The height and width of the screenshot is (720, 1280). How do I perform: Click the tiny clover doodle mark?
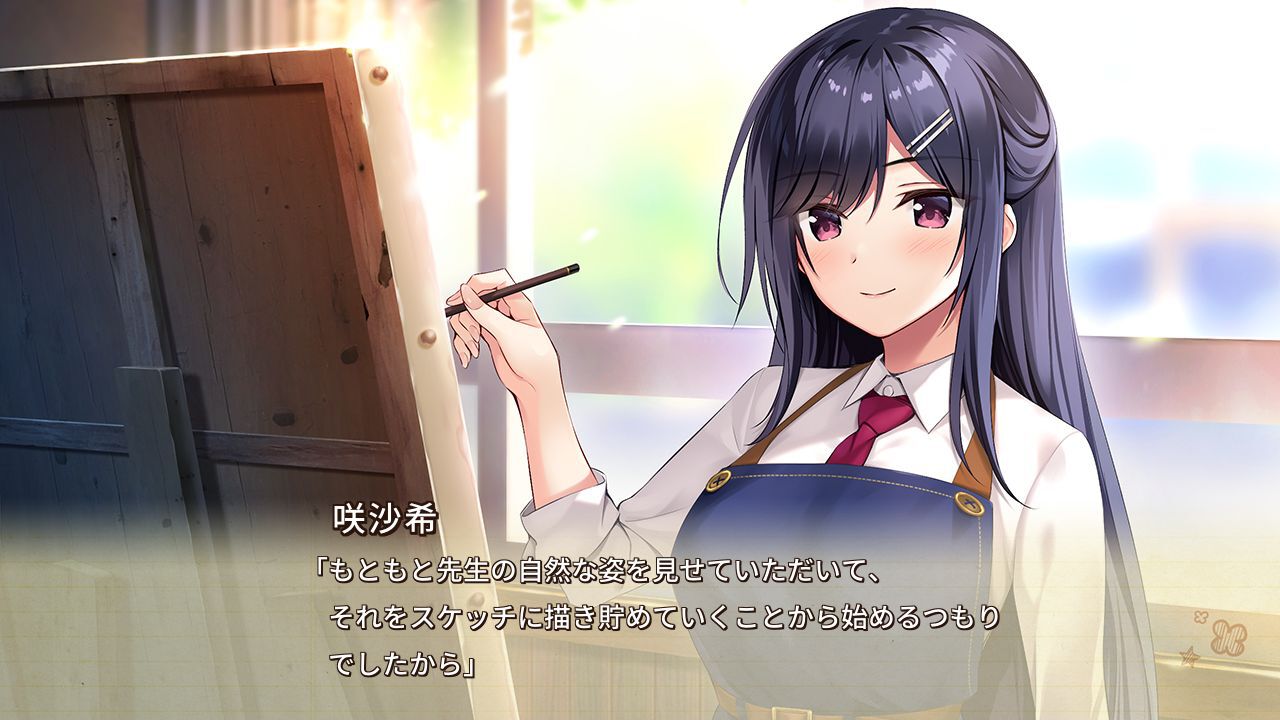pyautogui.click(x=1201, y=617)
